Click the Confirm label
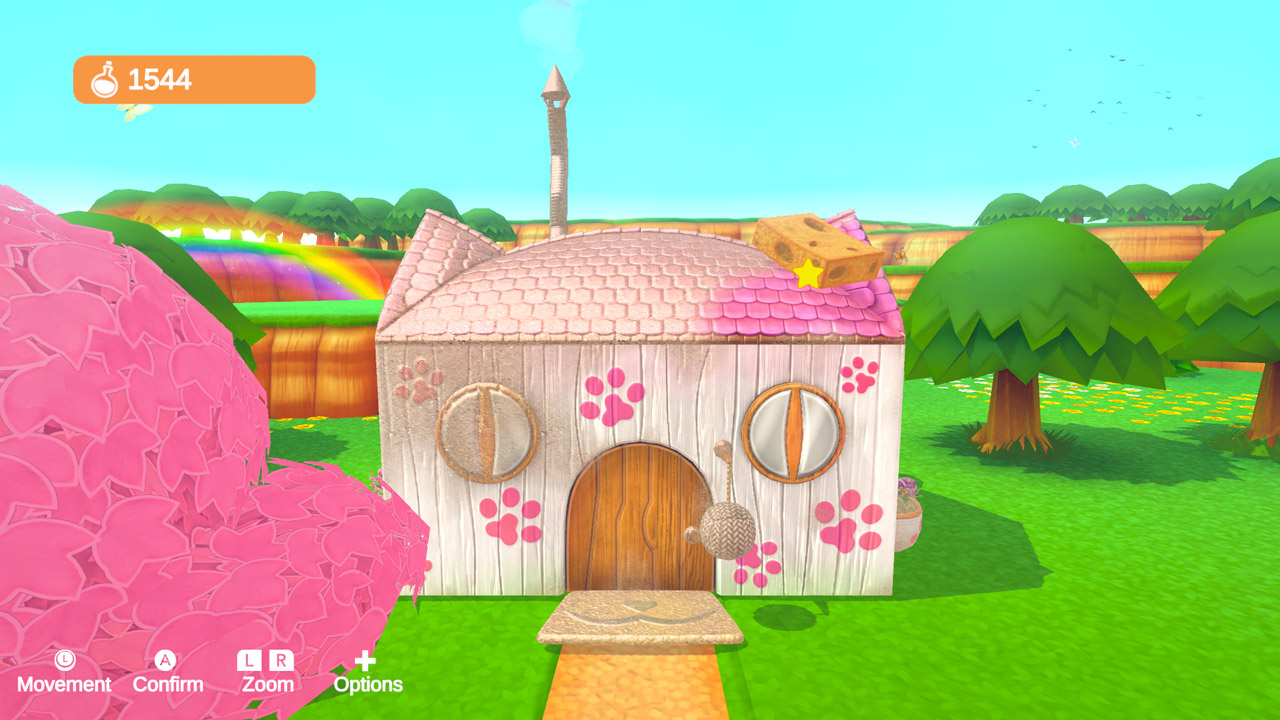1280x720 pixels. [168, 685]
